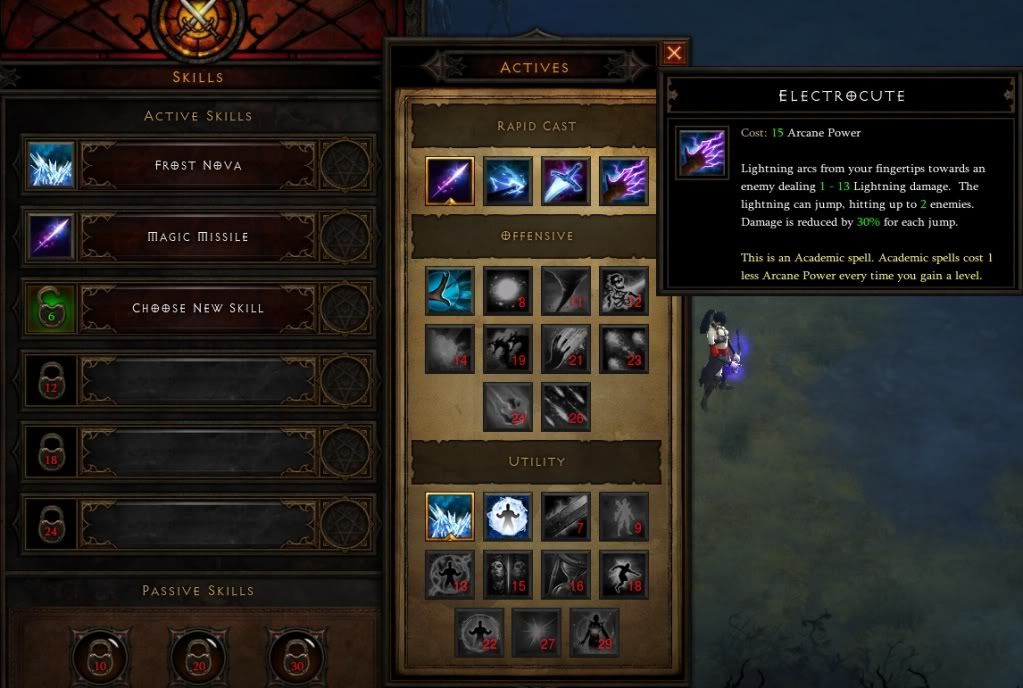This screenshot has height=688, width=1023.
Task: Select the Diamond Skin glowing figure icon
Action: click(x=508, y=517)
